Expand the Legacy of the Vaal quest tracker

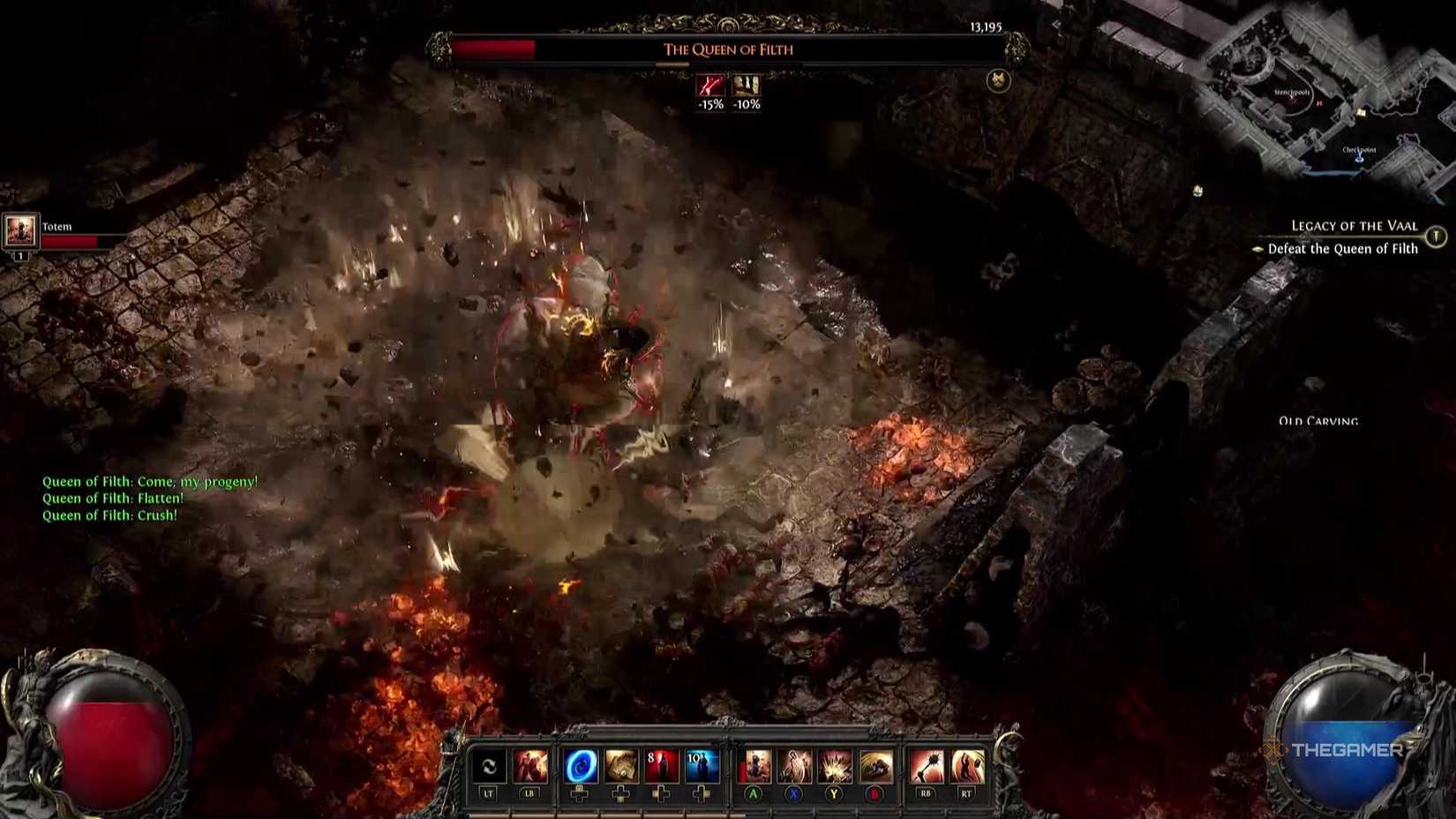1354,226
